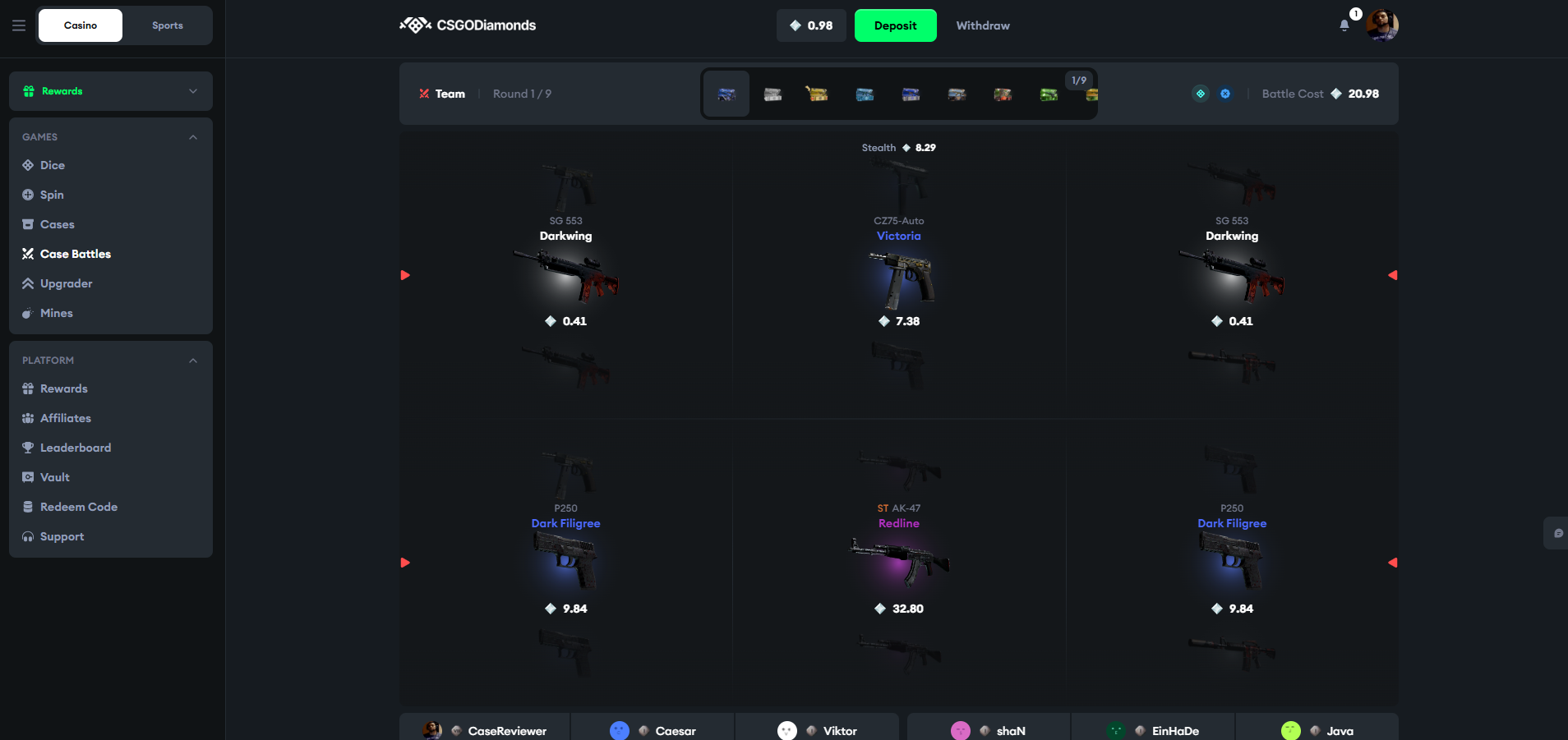Open the notification bell
The height and width of the screenshot is (740, 1568).
pyautogui.click(x=1344, y=25)
